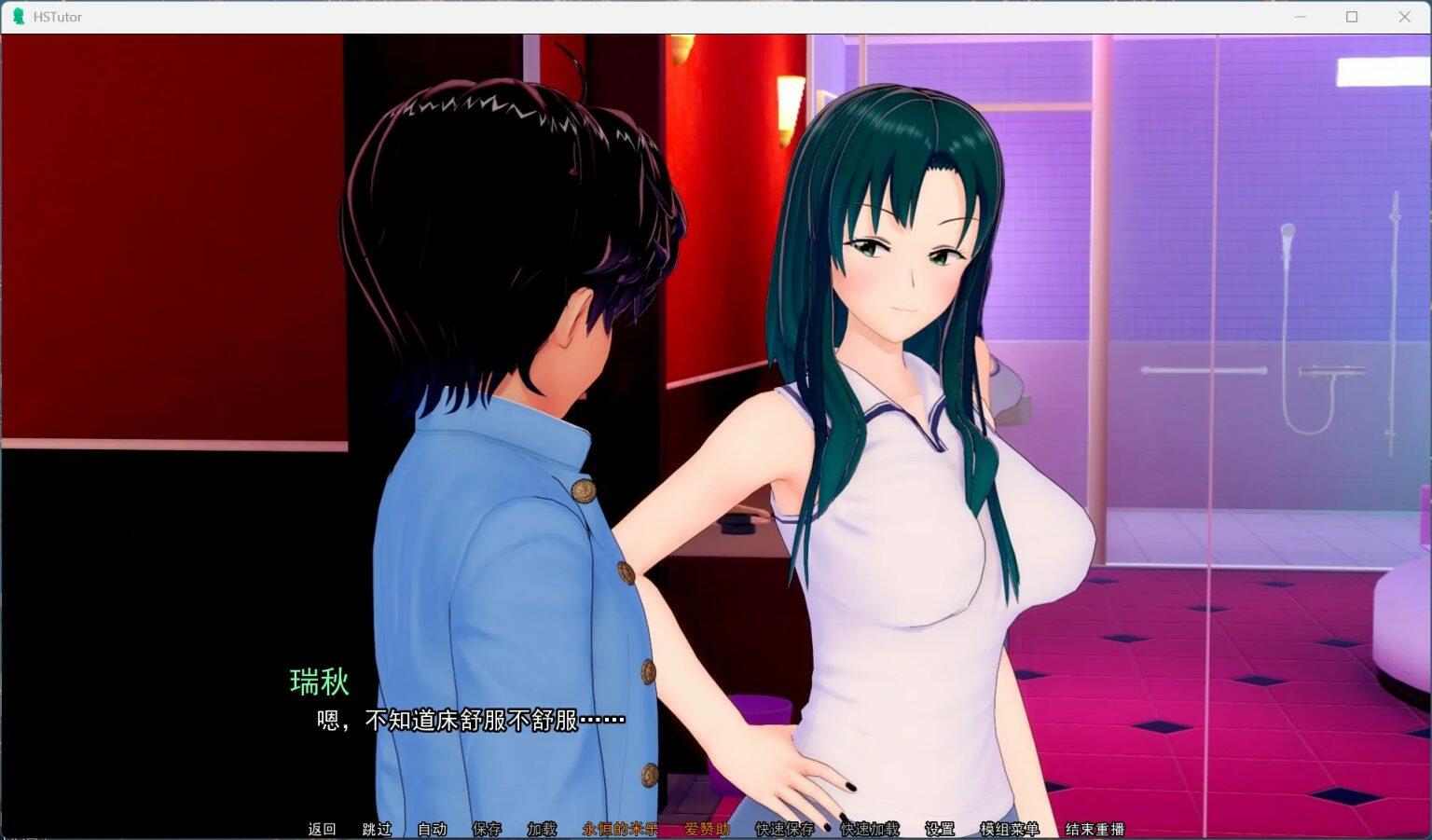Close the HSTutor window

1404,17
